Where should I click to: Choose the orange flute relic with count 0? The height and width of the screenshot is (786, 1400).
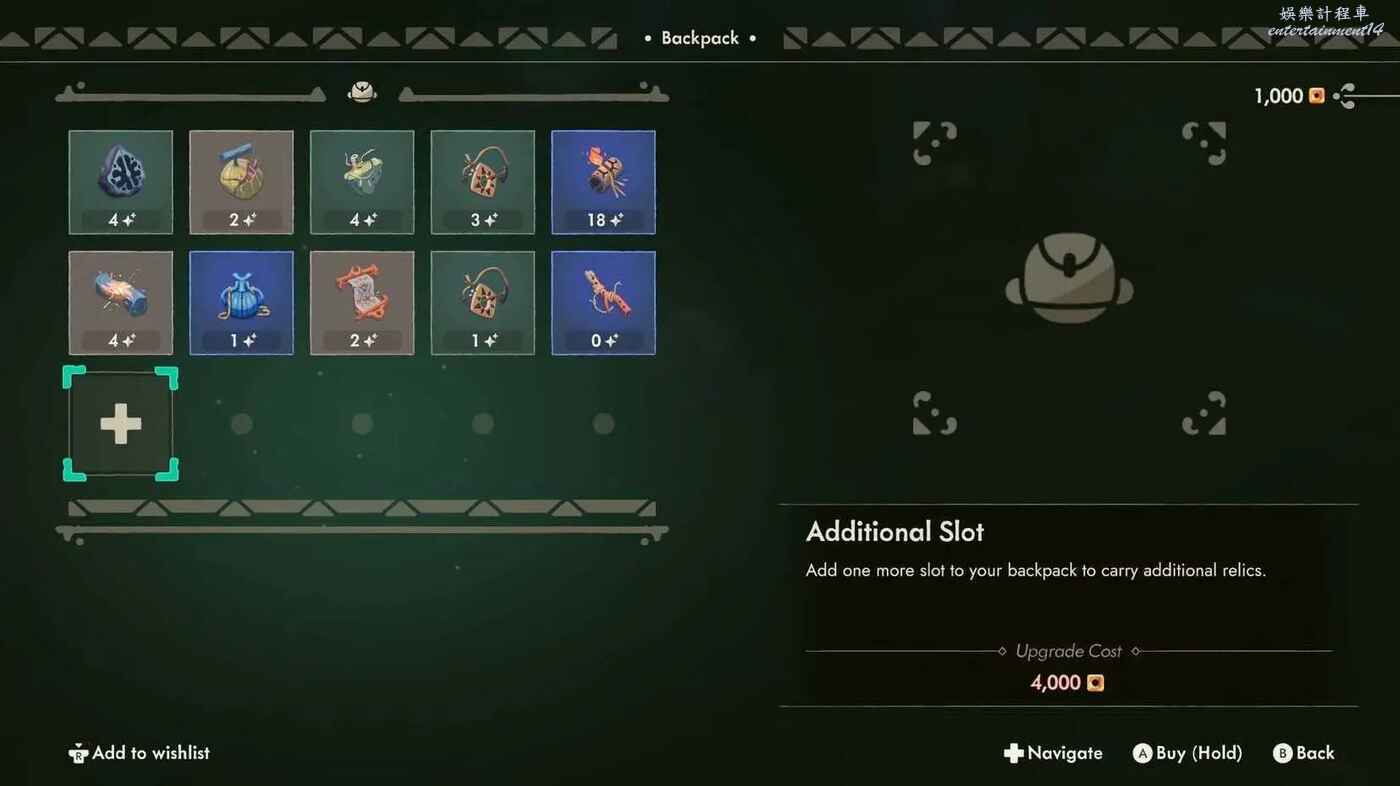click(x=603, y=303)
